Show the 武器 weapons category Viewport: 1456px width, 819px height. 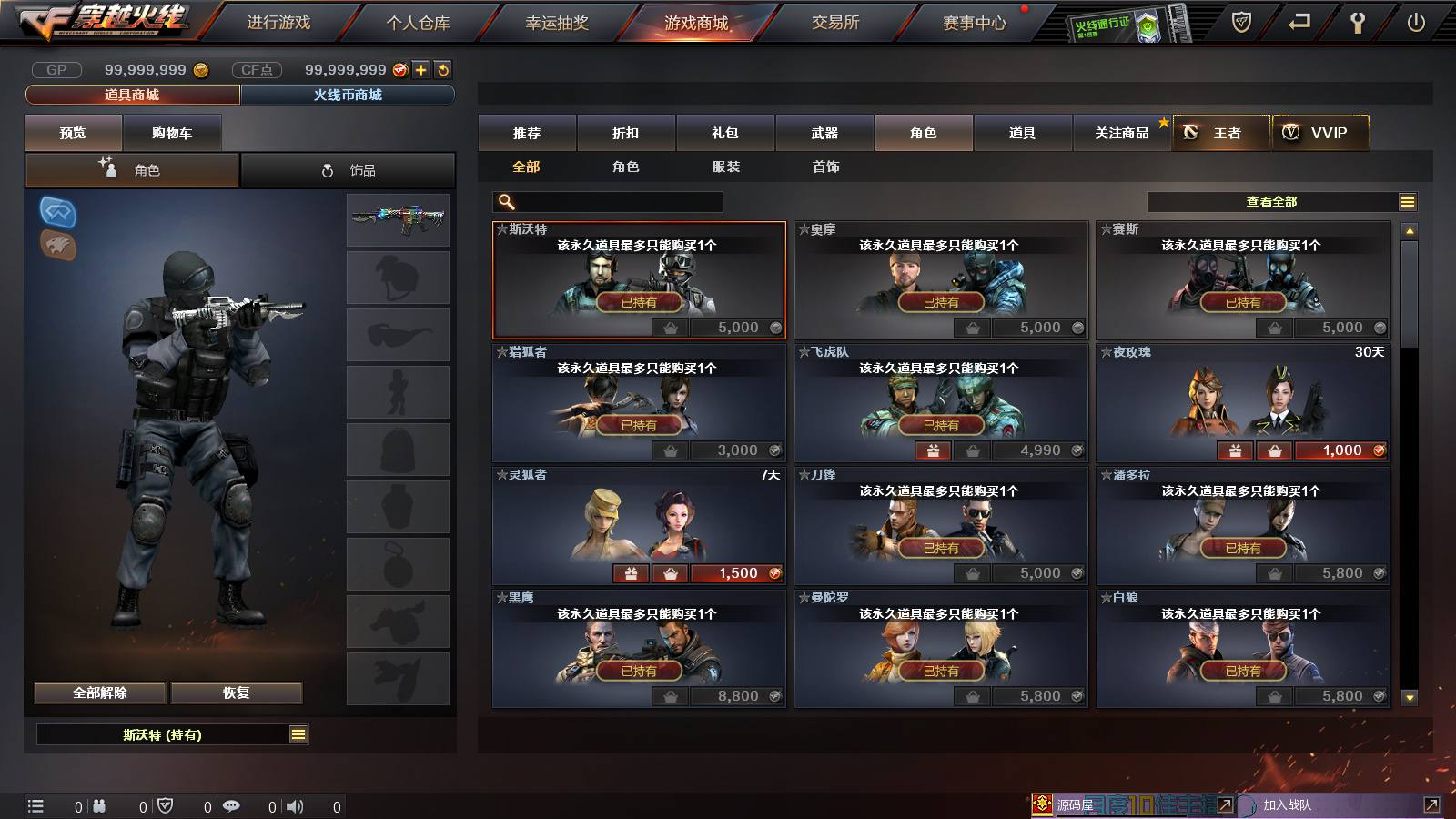tap(824, 133)
